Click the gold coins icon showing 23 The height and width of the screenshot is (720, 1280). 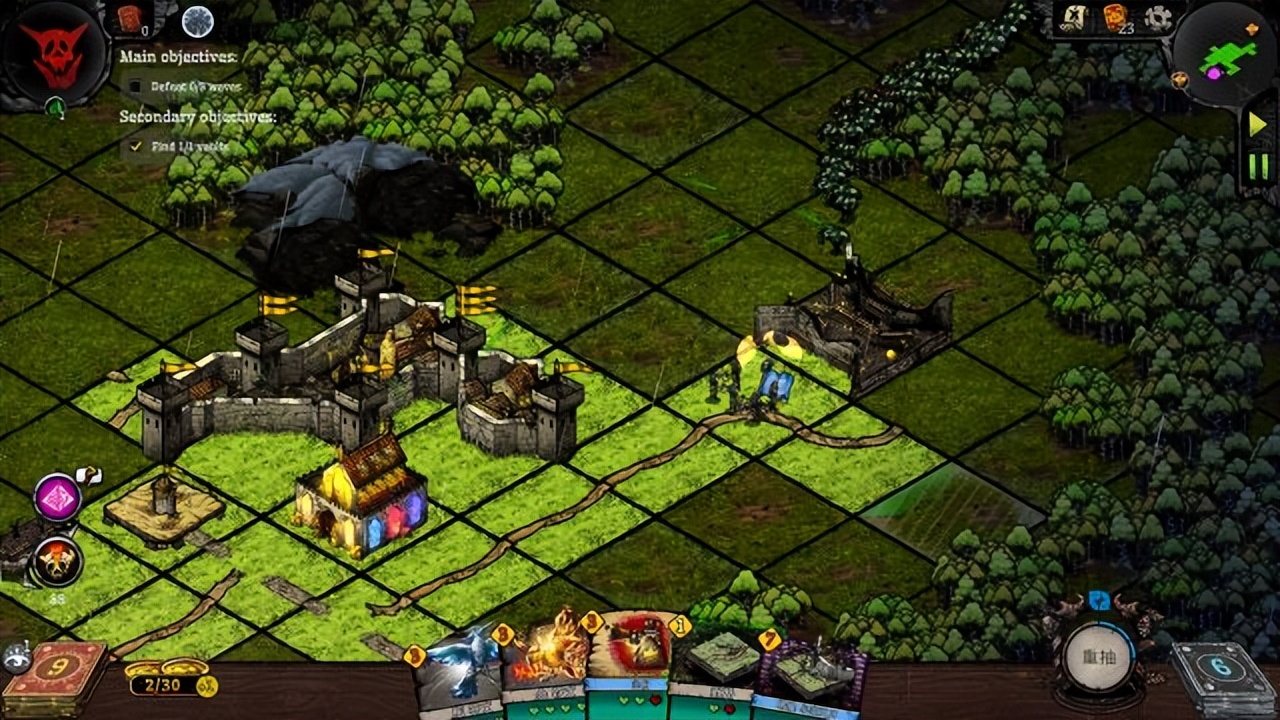(1115, 18)
